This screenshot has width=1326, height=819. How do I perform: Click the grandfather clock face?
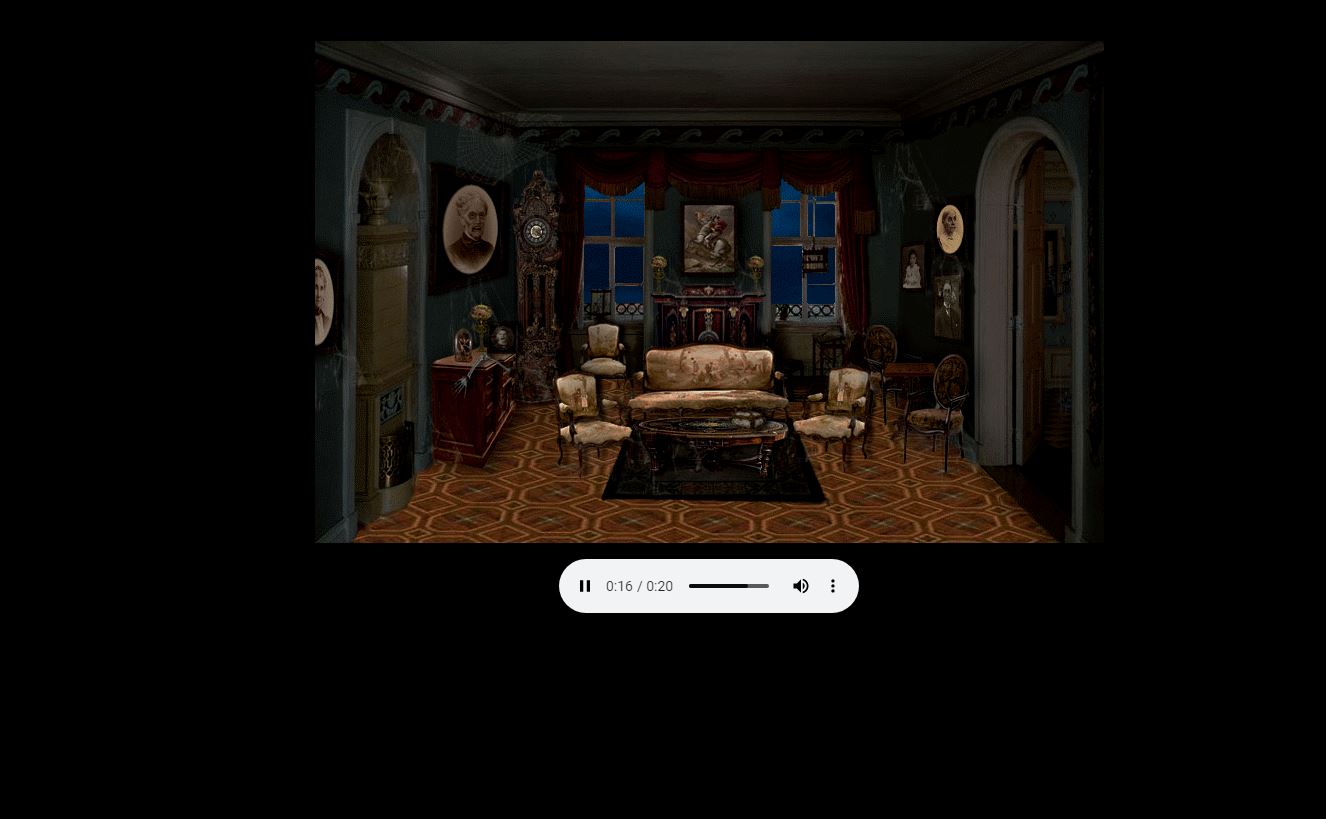coord(535,232)
